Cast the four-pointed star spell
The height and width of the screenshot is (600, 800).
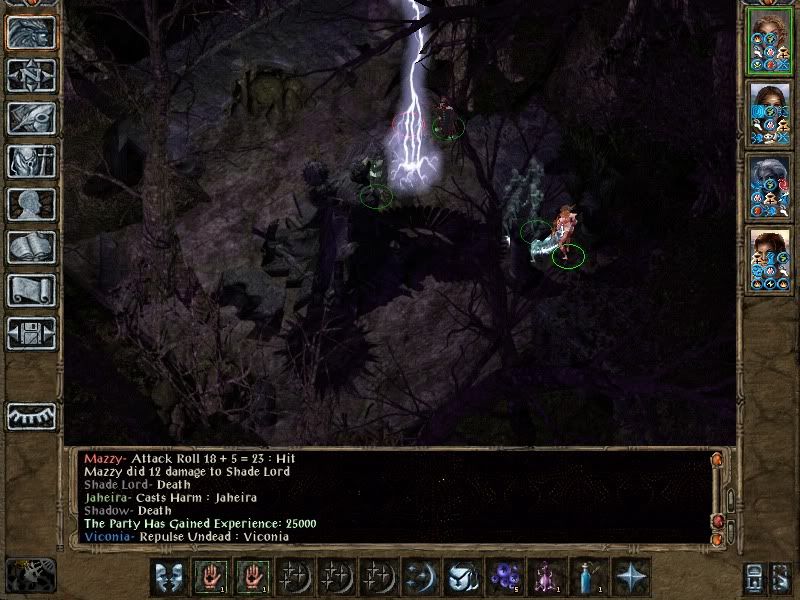(632, 577)
